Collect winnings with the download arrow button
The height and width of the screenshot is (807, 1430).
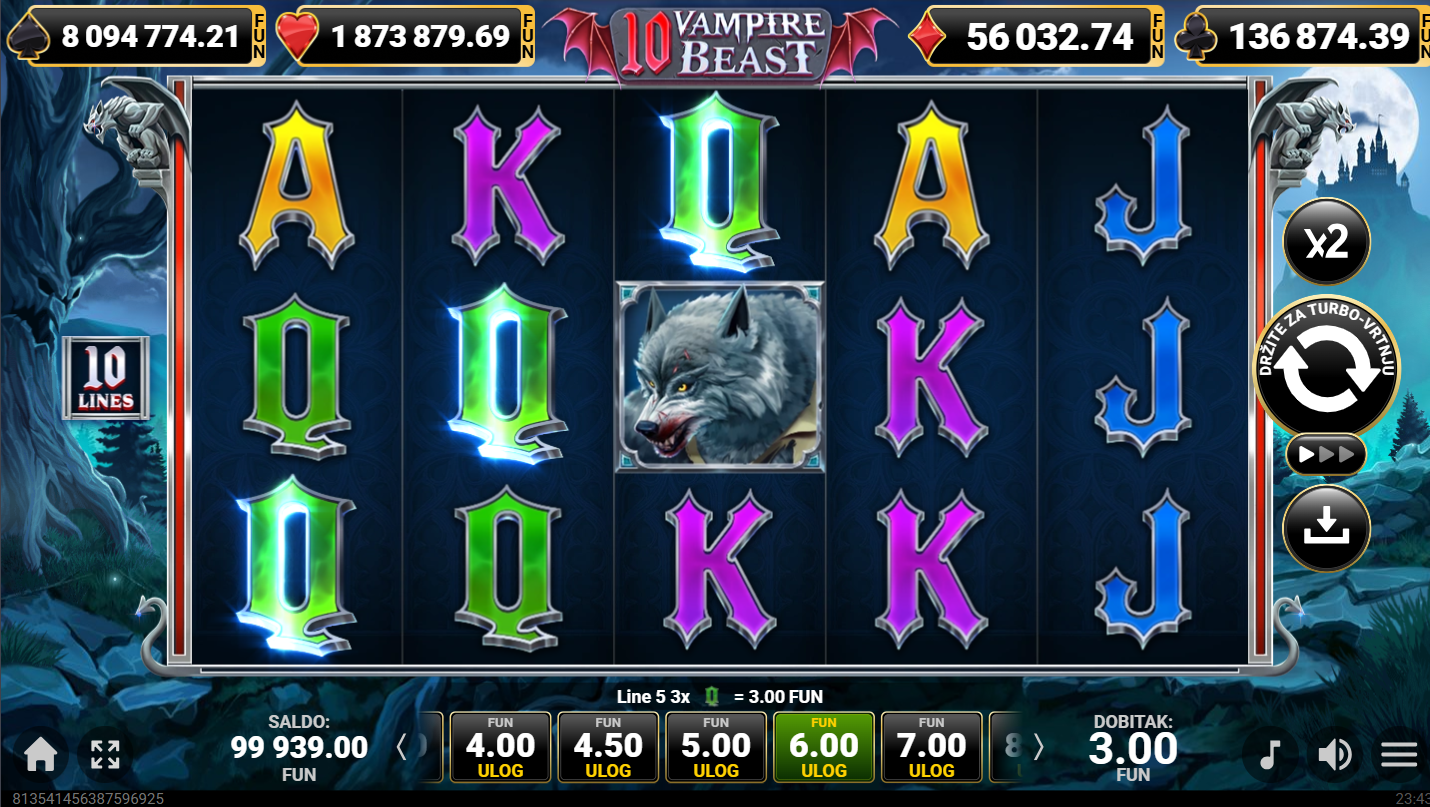coord(1326,528)
